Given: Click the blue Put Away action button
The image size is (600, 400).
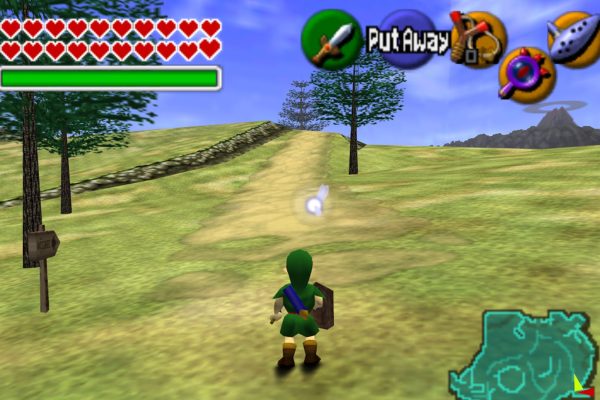Looking at the screenshot, I should point(407,41).
